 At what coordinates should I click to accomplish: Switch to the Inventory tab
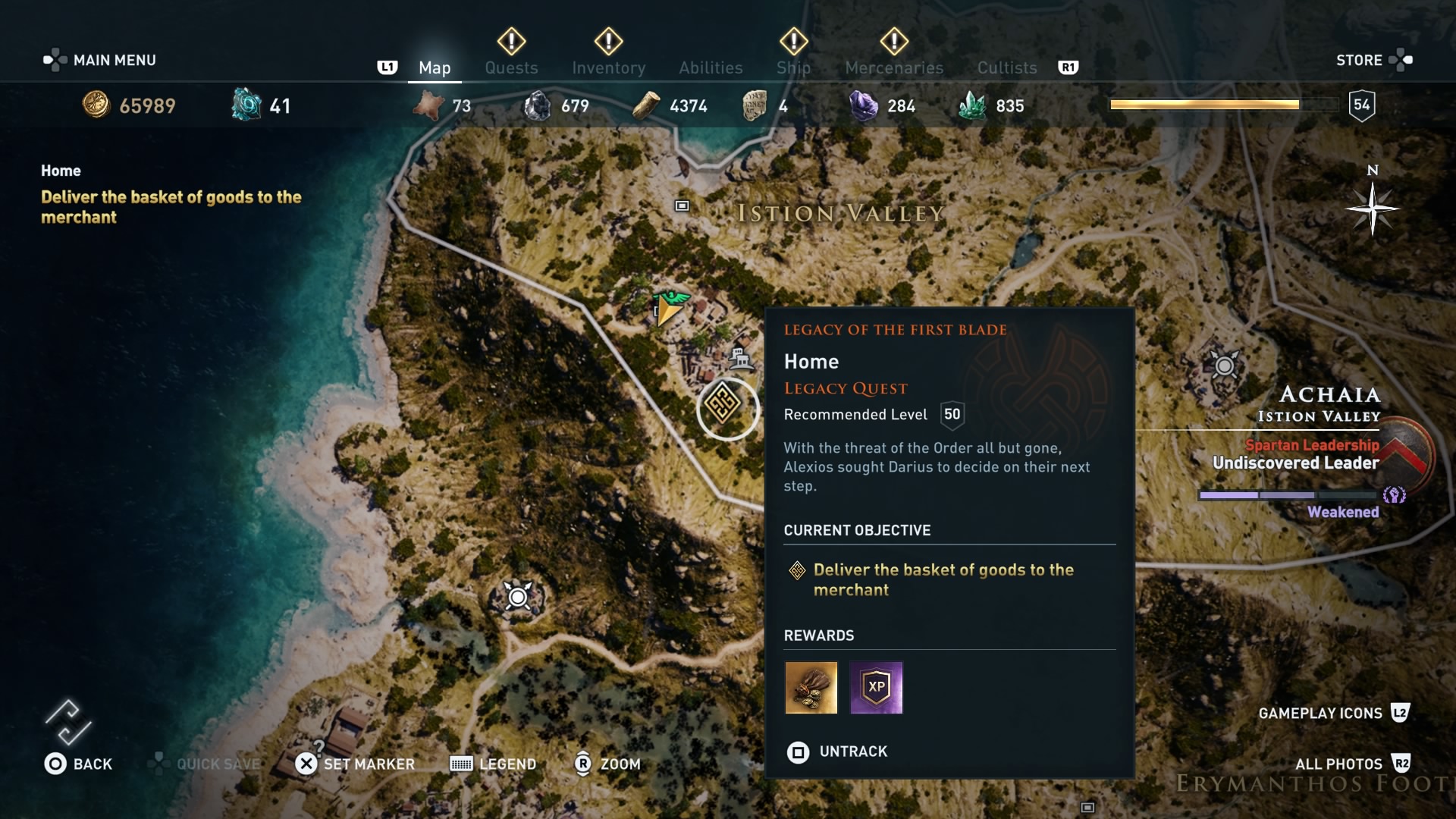point(609,67)
